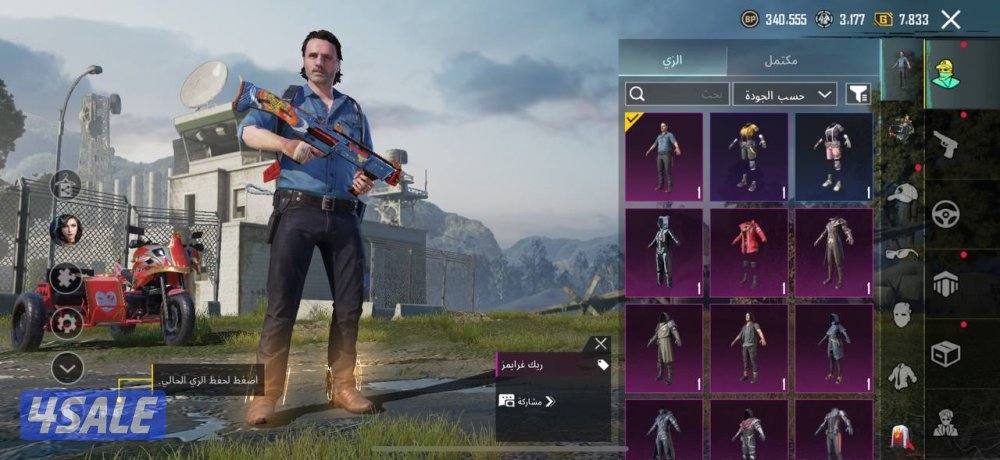The width and height of the screenshot is (1000, 460).
Task: Open the female character portrait icon
Action: (x=67, y=229)
